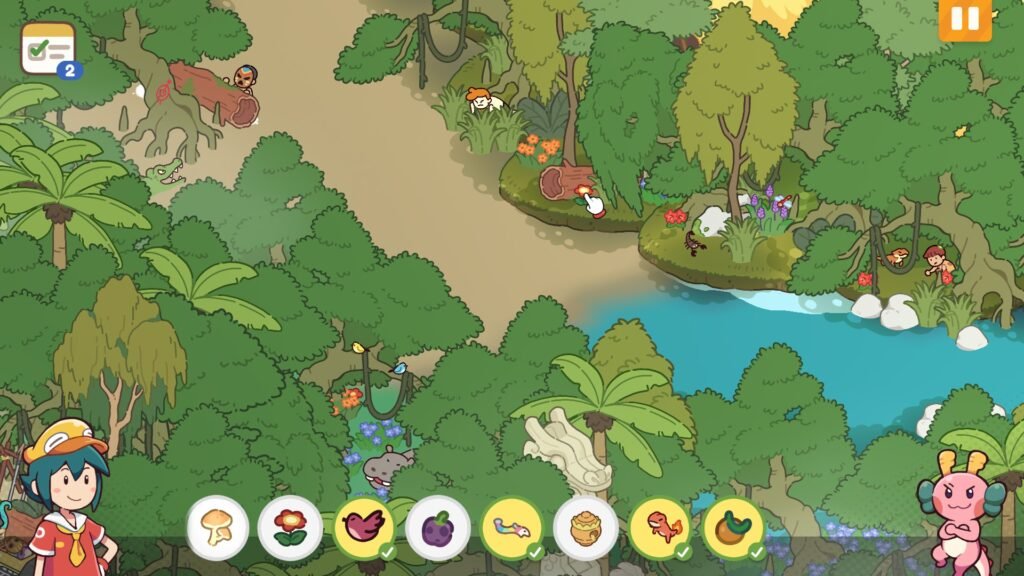Click the found fire lizard icon
The height and width of the screenshot is (576, 1024).
pyautogui.click(x=660, y=527)
